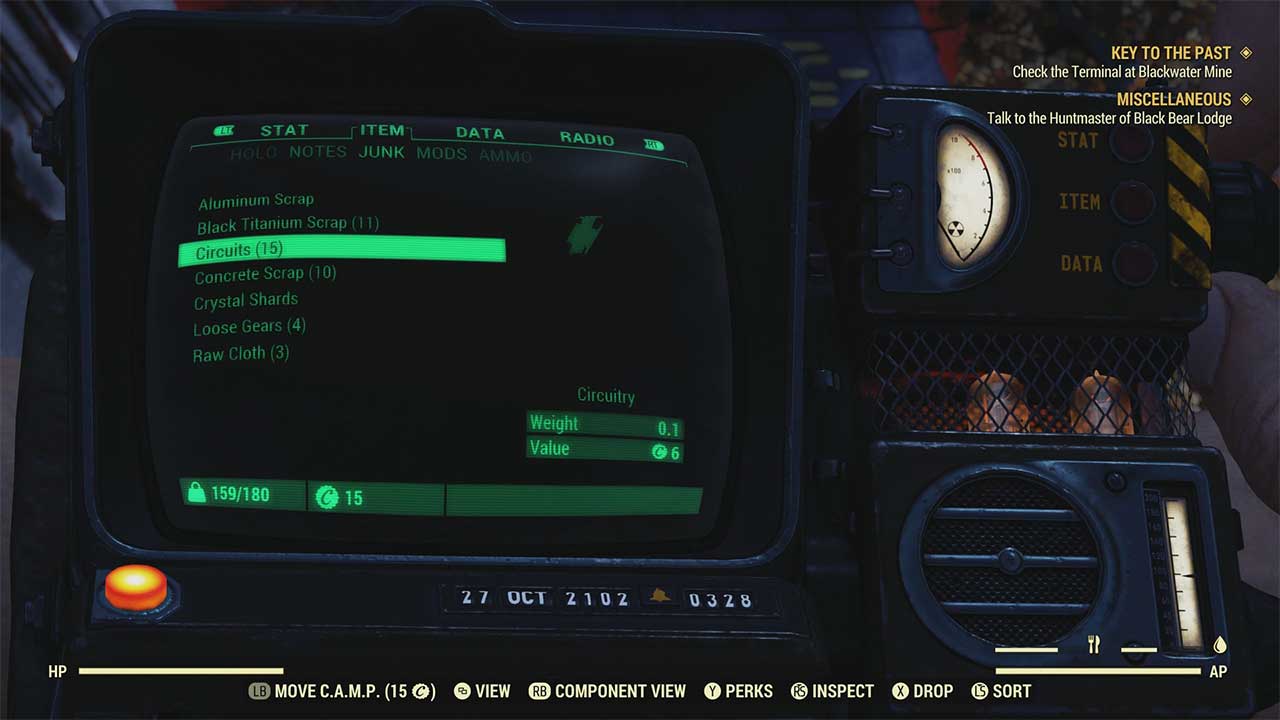Switch to the RADIO tab
This screenshot has height=720, width=1280.
point(588,138)
